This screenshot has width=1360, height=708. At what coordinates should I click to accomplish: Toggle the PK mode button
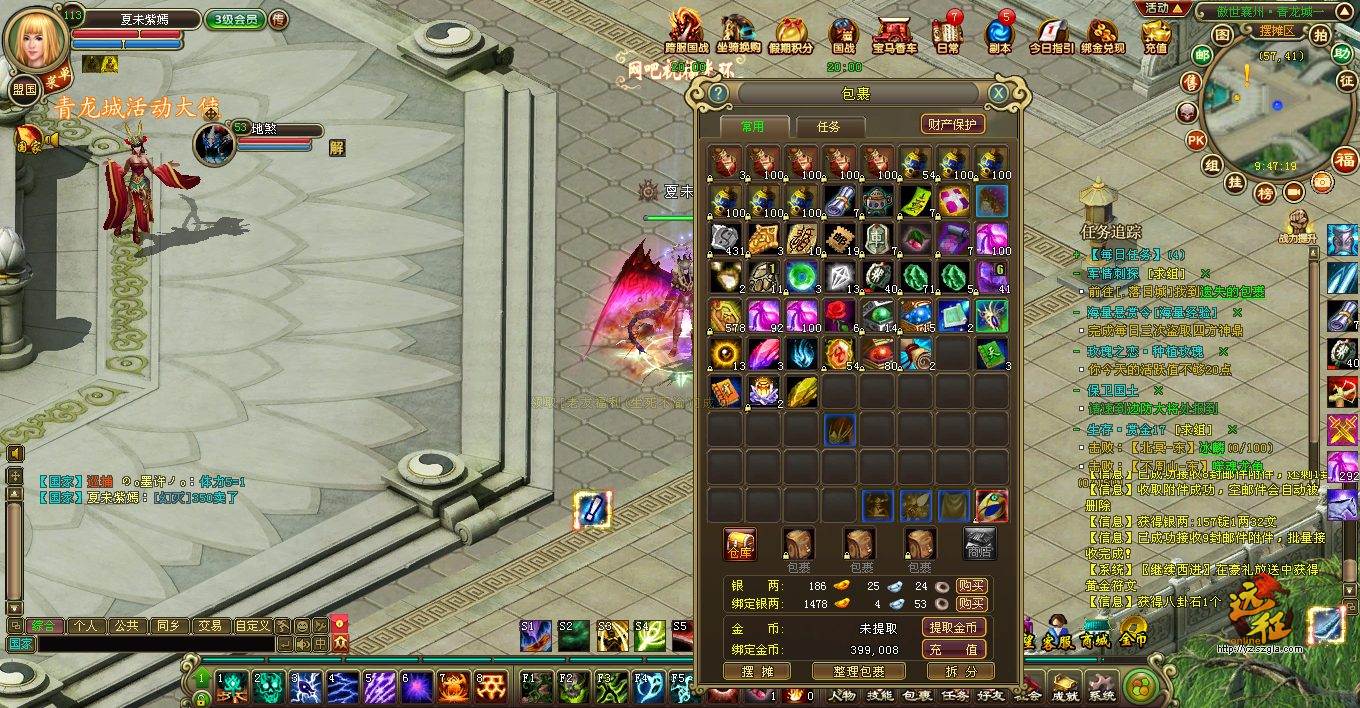point(1196,140)
